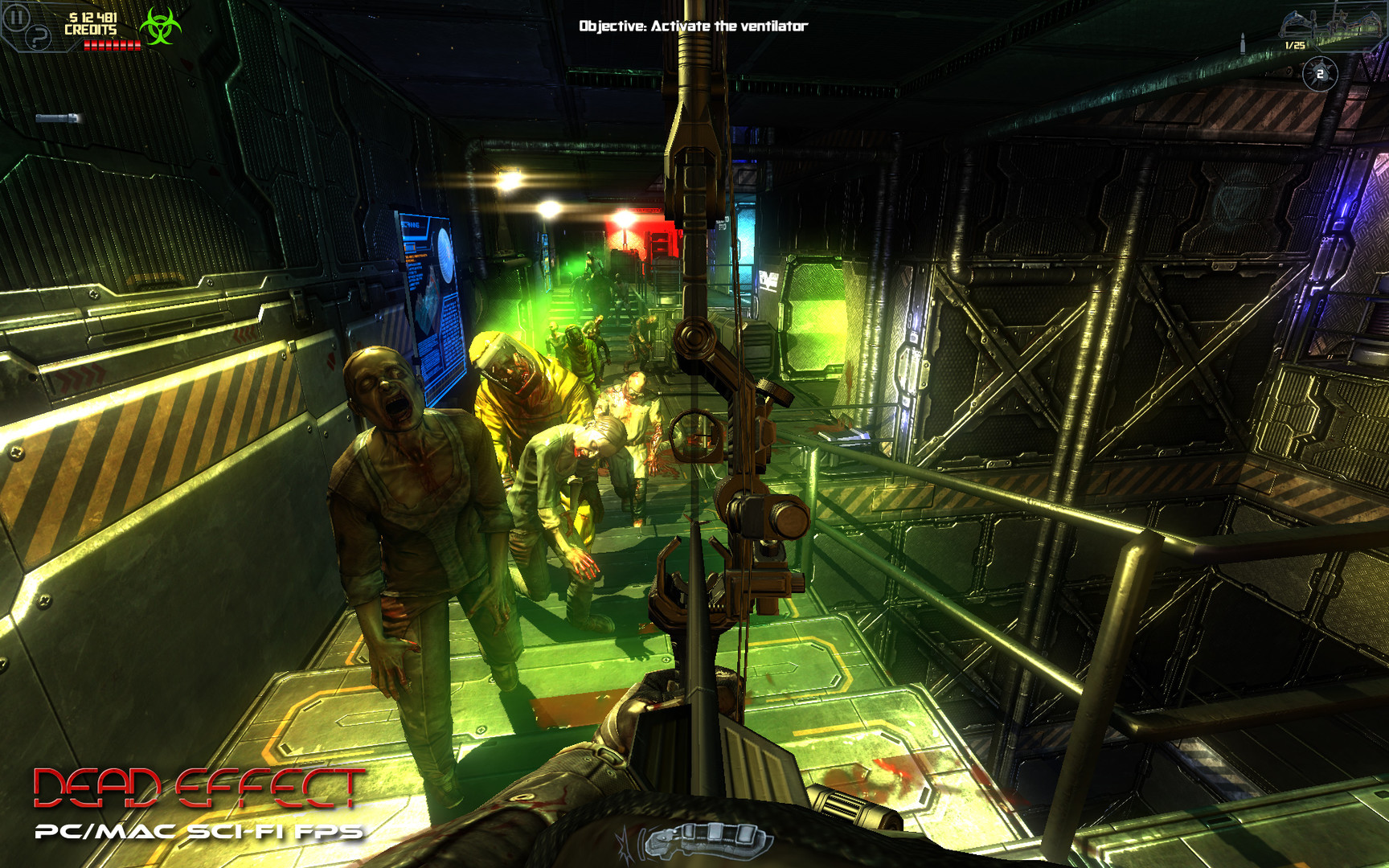Click the bullet ammo icon near 1/25 counter
Viewport: 1389px width, 868px height.
(1243, 43)
